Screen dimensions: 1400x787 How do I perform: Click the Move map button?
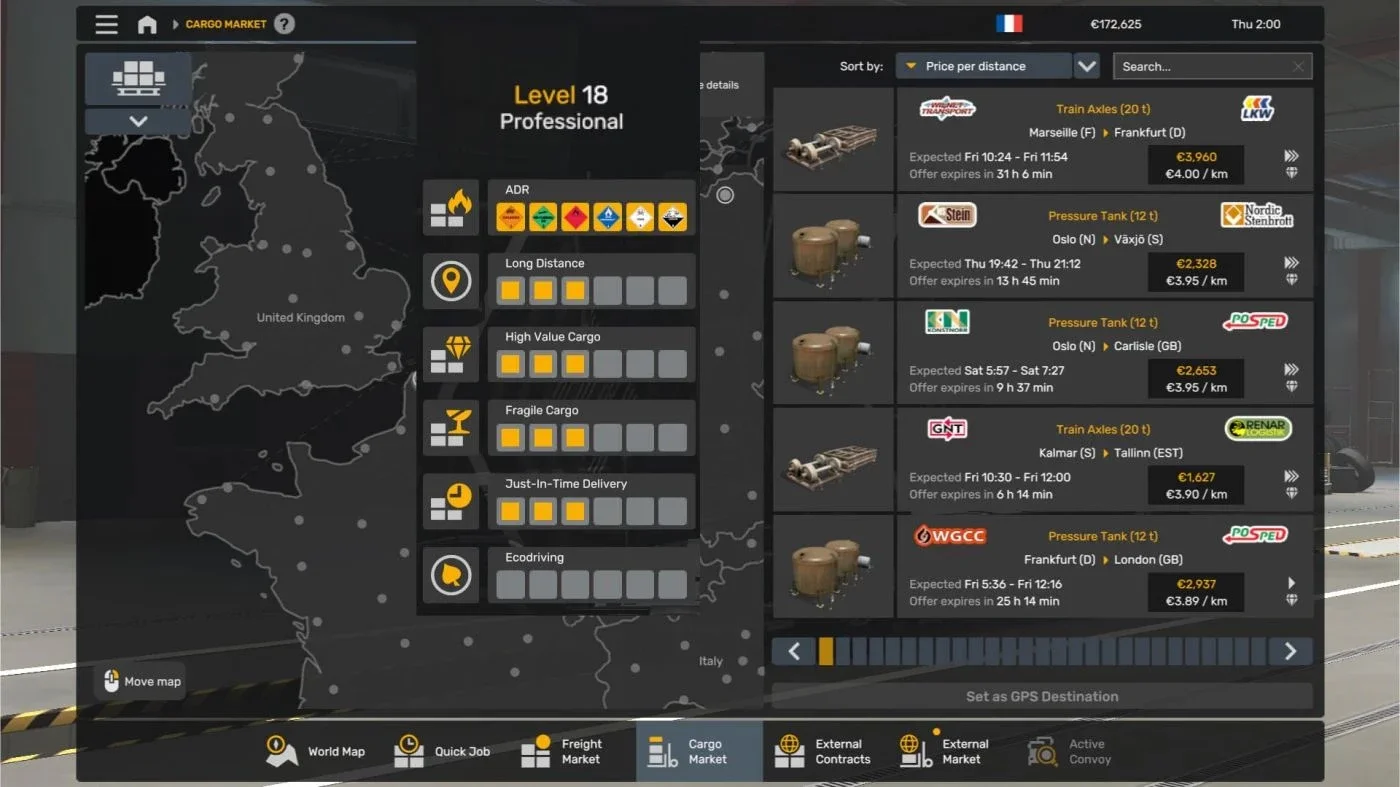[x=139, y=681]
